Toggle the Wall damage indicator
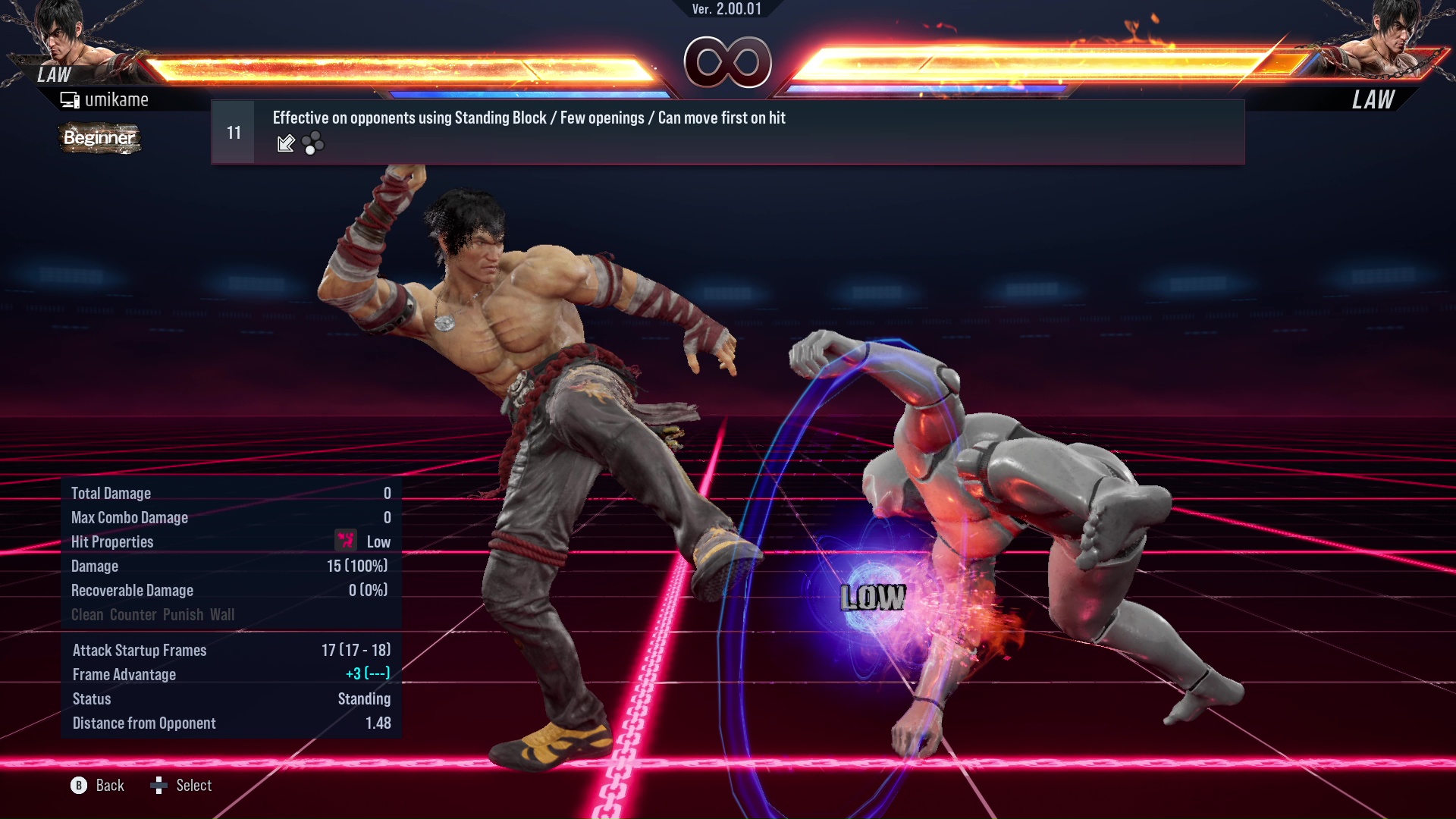 click(x=224, y=614)
